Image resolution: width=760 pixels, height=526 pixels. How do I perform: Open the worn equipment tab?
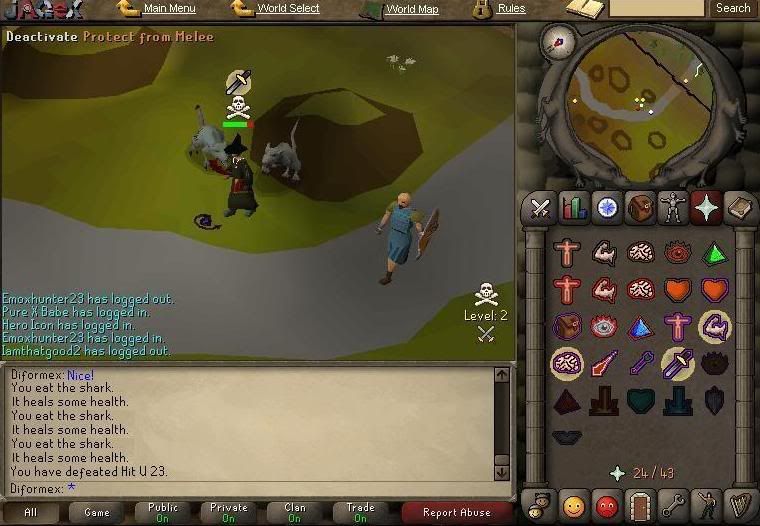[x=673, y=208]
